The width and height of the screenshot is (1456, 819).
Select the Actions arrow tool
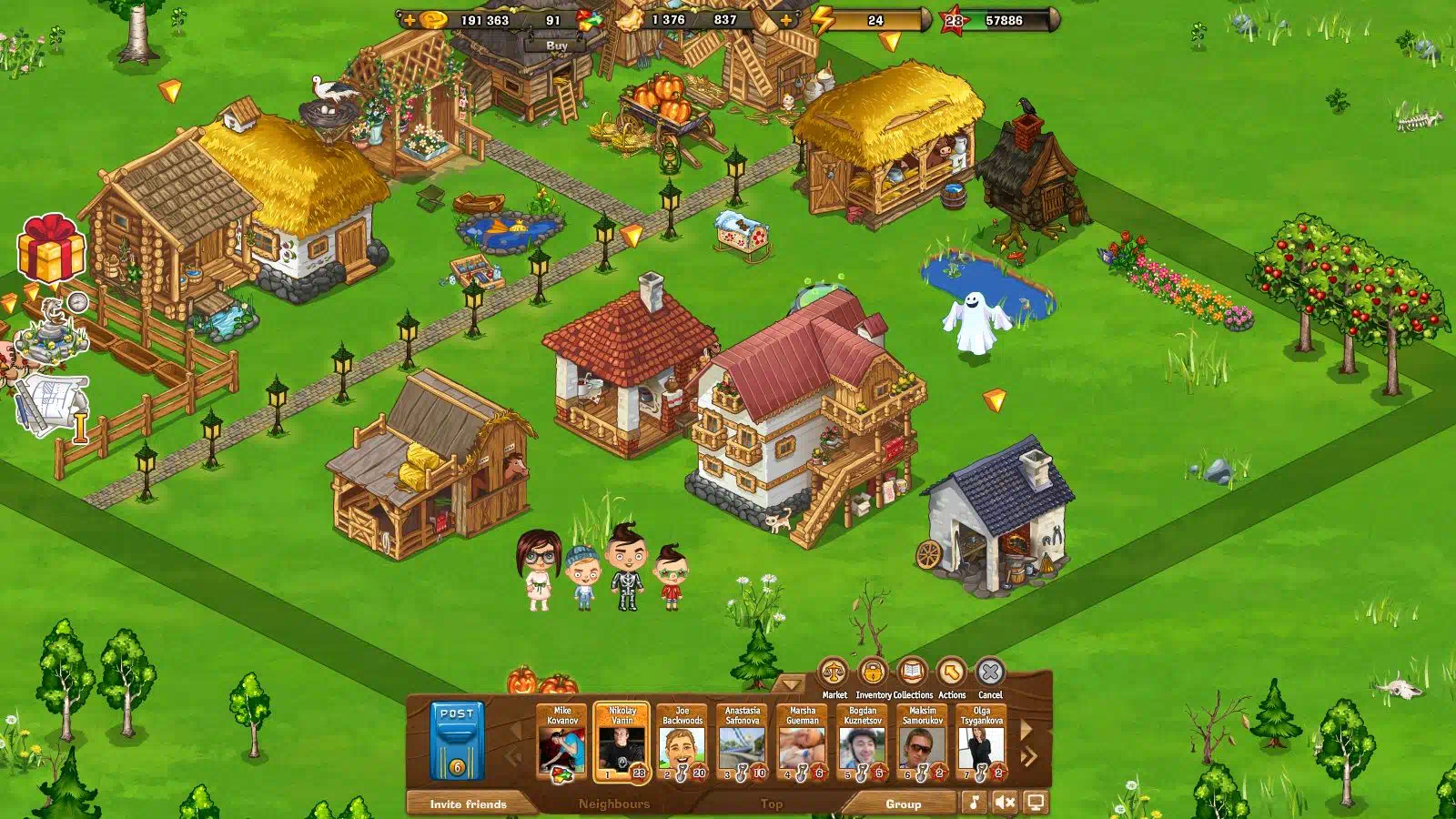point(951,674)
